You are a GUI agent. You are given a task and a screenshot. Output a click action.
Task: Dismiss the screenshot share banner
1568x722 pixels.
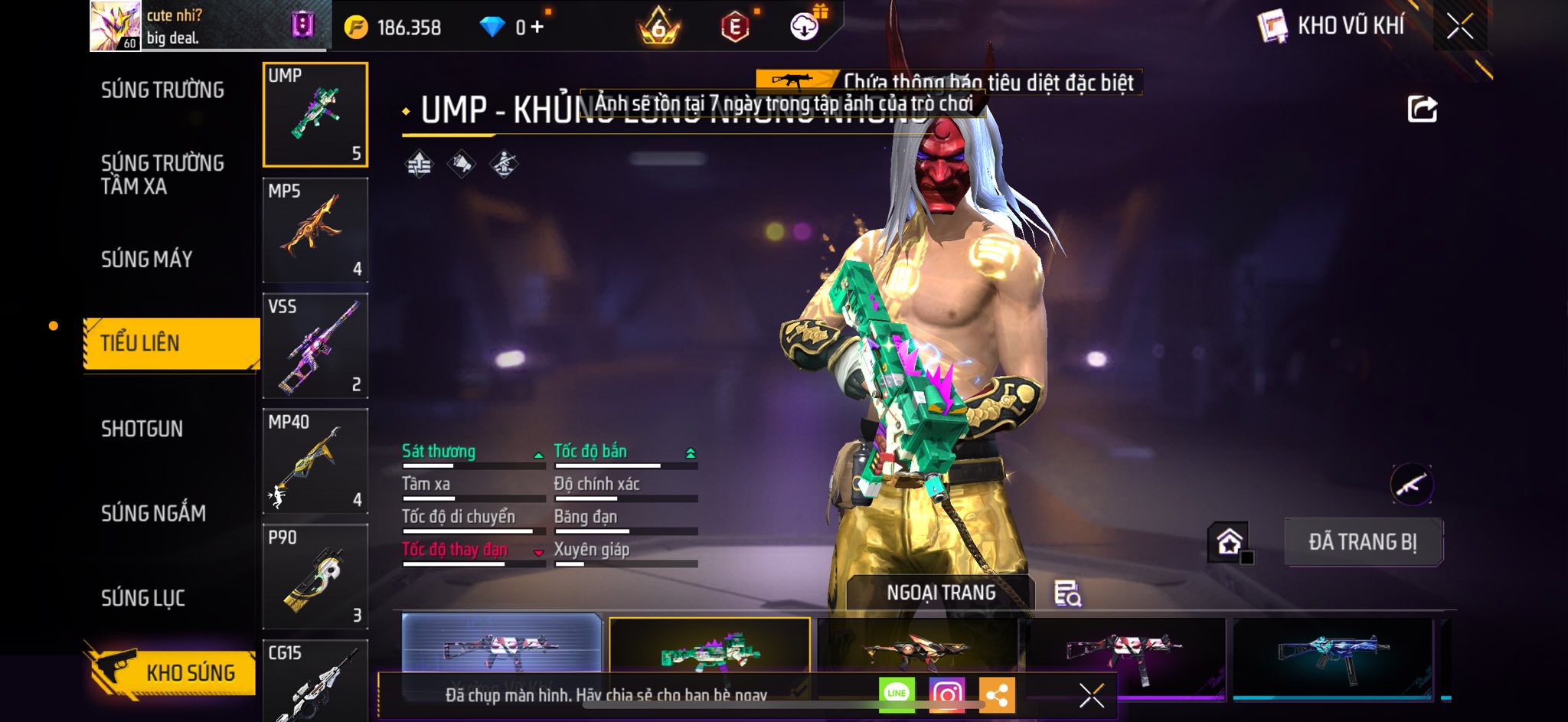tap(1091, 695)
